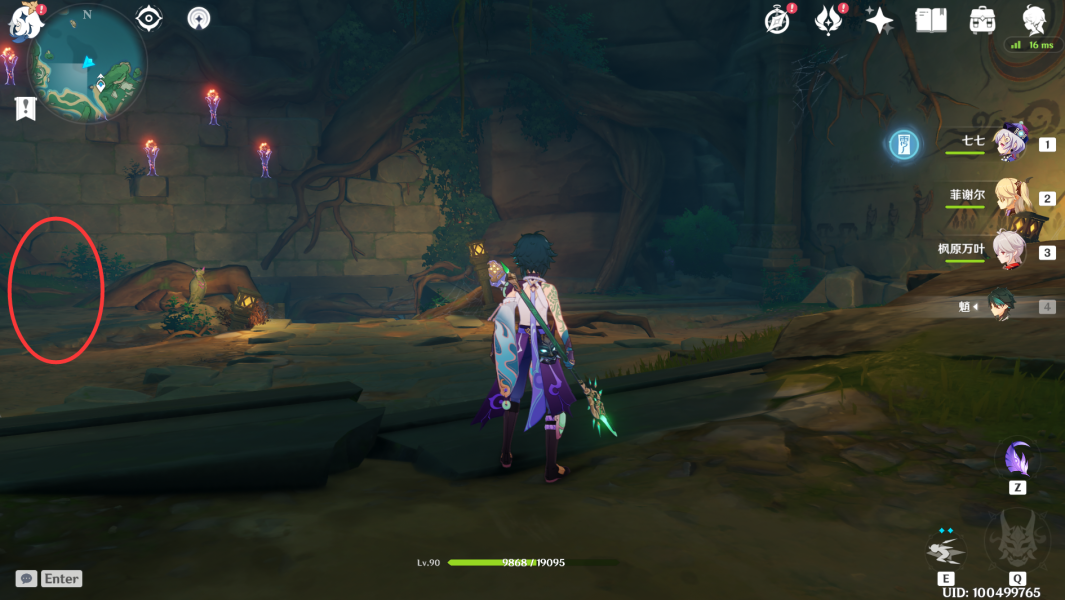Open the Adventurer Handbook book icon
The image size is (1065, 600).
931,20
